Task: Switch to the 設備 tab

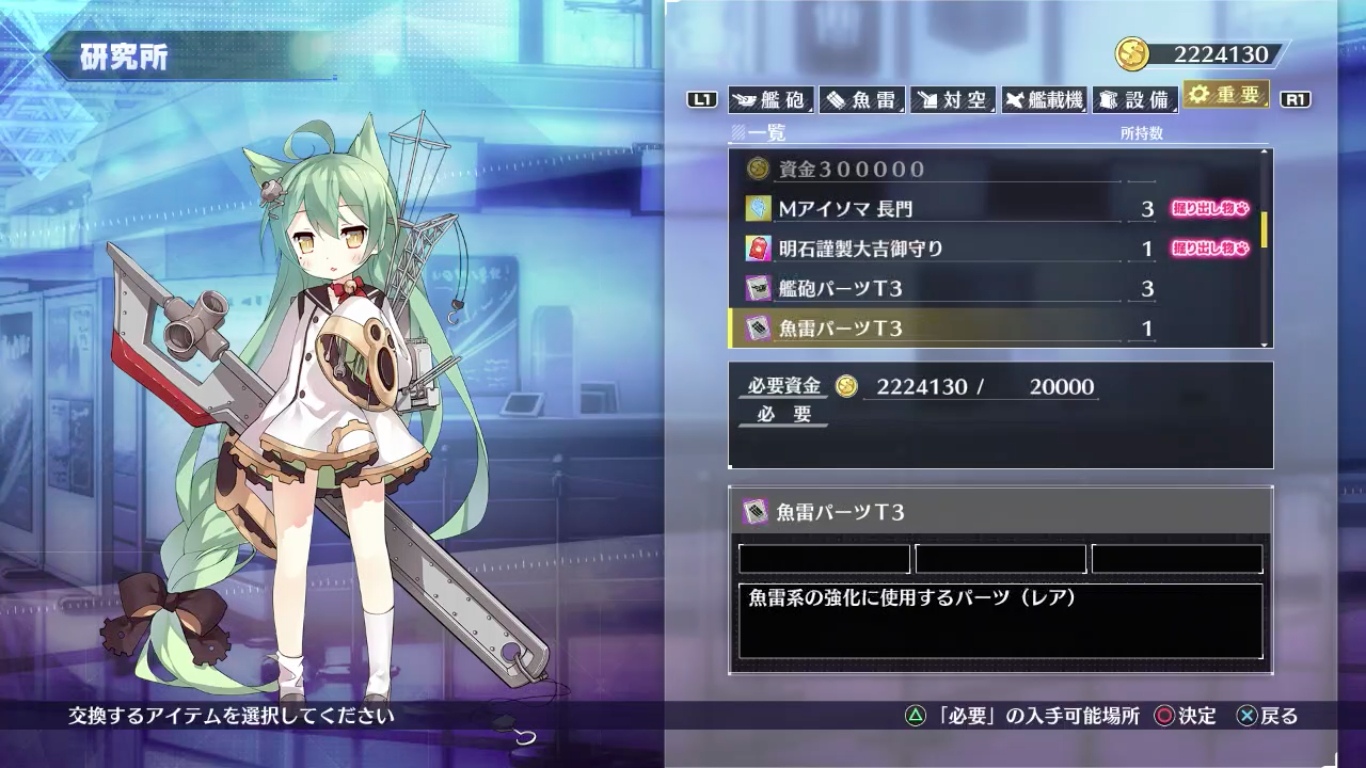Action: 1135,99
